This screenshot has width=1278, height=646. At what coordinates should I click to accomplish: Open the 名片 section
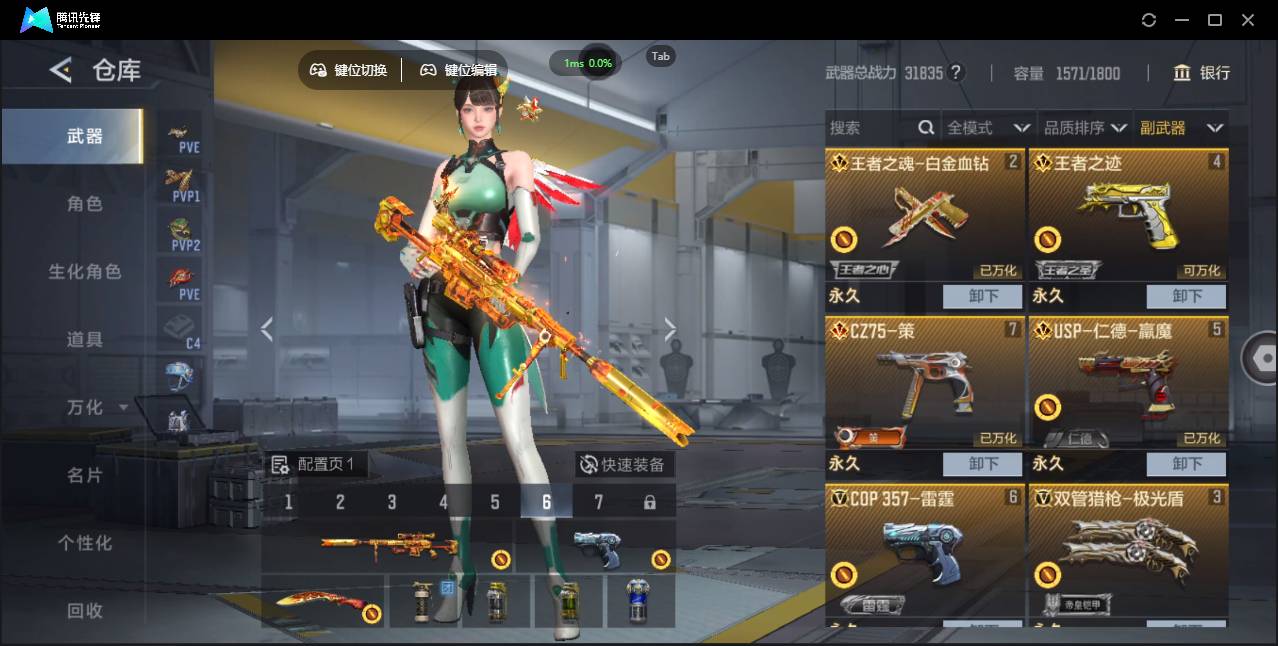85,475
